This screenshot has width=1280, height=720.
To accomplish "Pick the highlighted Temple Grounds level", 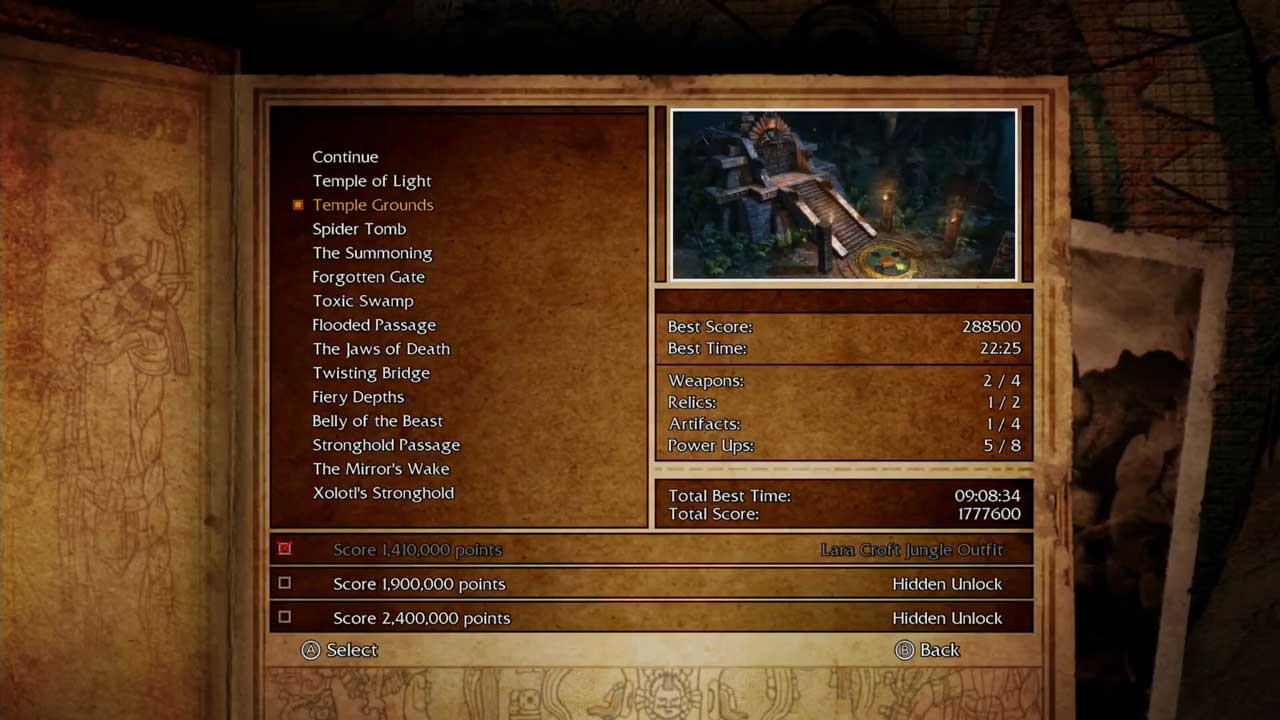I will point(372,205).
